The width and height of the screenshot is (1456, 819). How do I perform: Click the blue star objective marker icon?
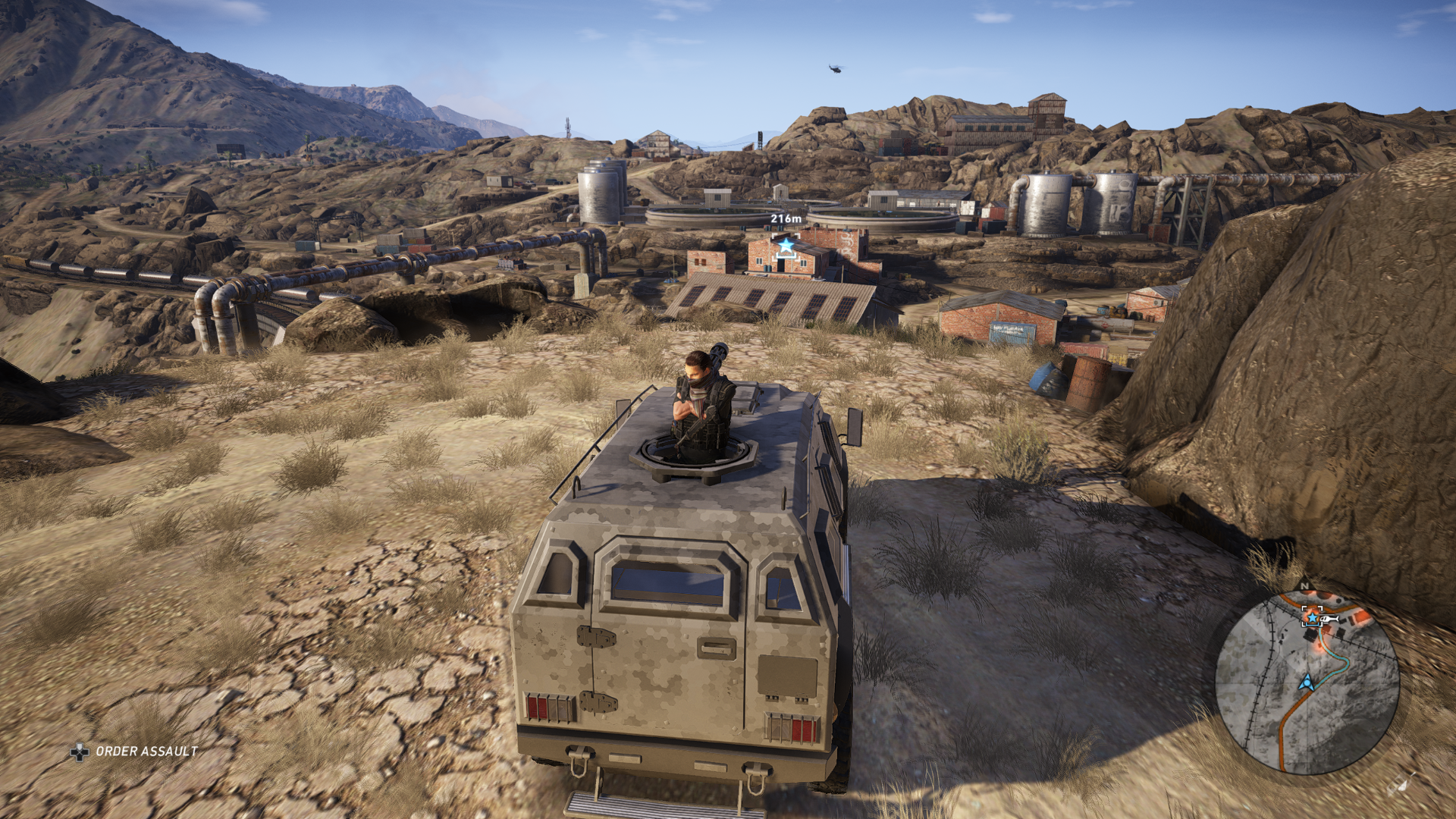coord(786,244)
